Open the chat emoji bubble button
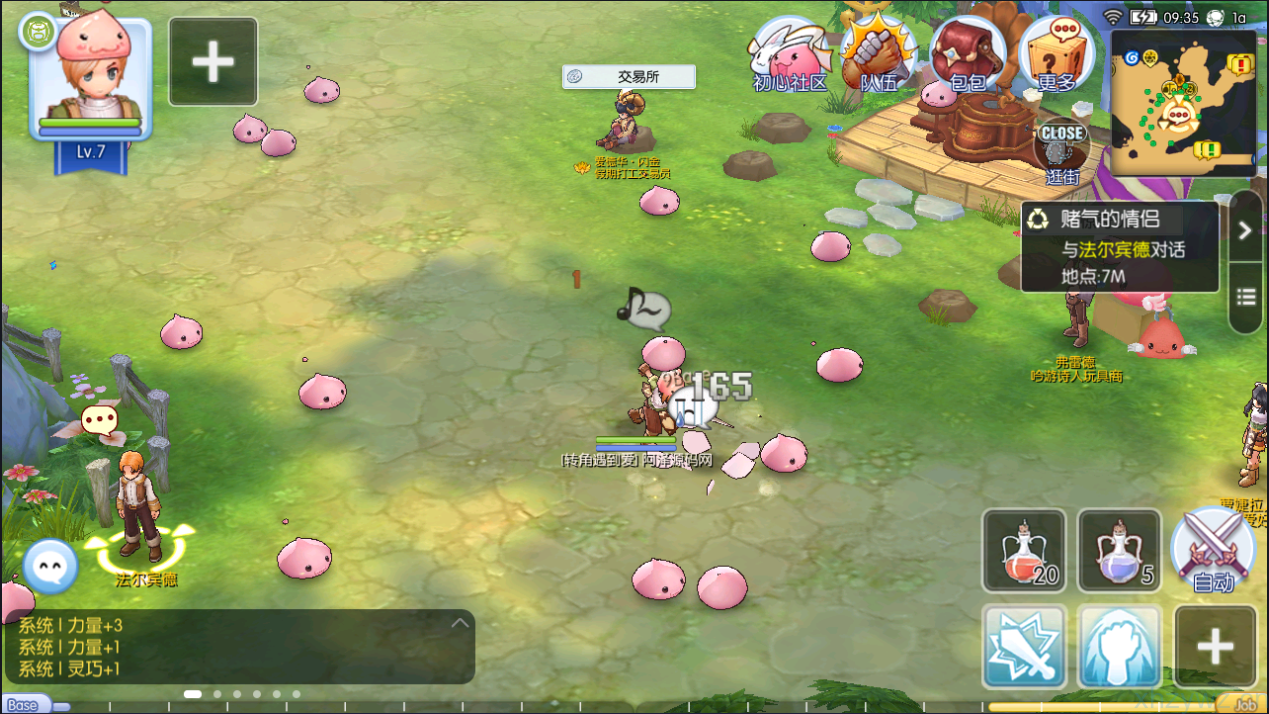The image size is (1269, 714). (x=50, y=567)
